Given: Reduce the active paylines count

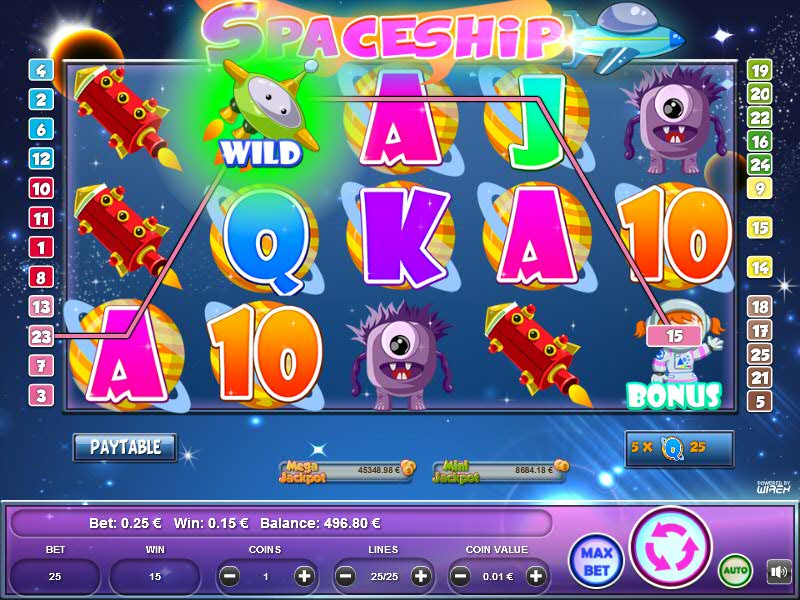Looking at the screenshot, I should pyautogui.click(x=346, y=576).
